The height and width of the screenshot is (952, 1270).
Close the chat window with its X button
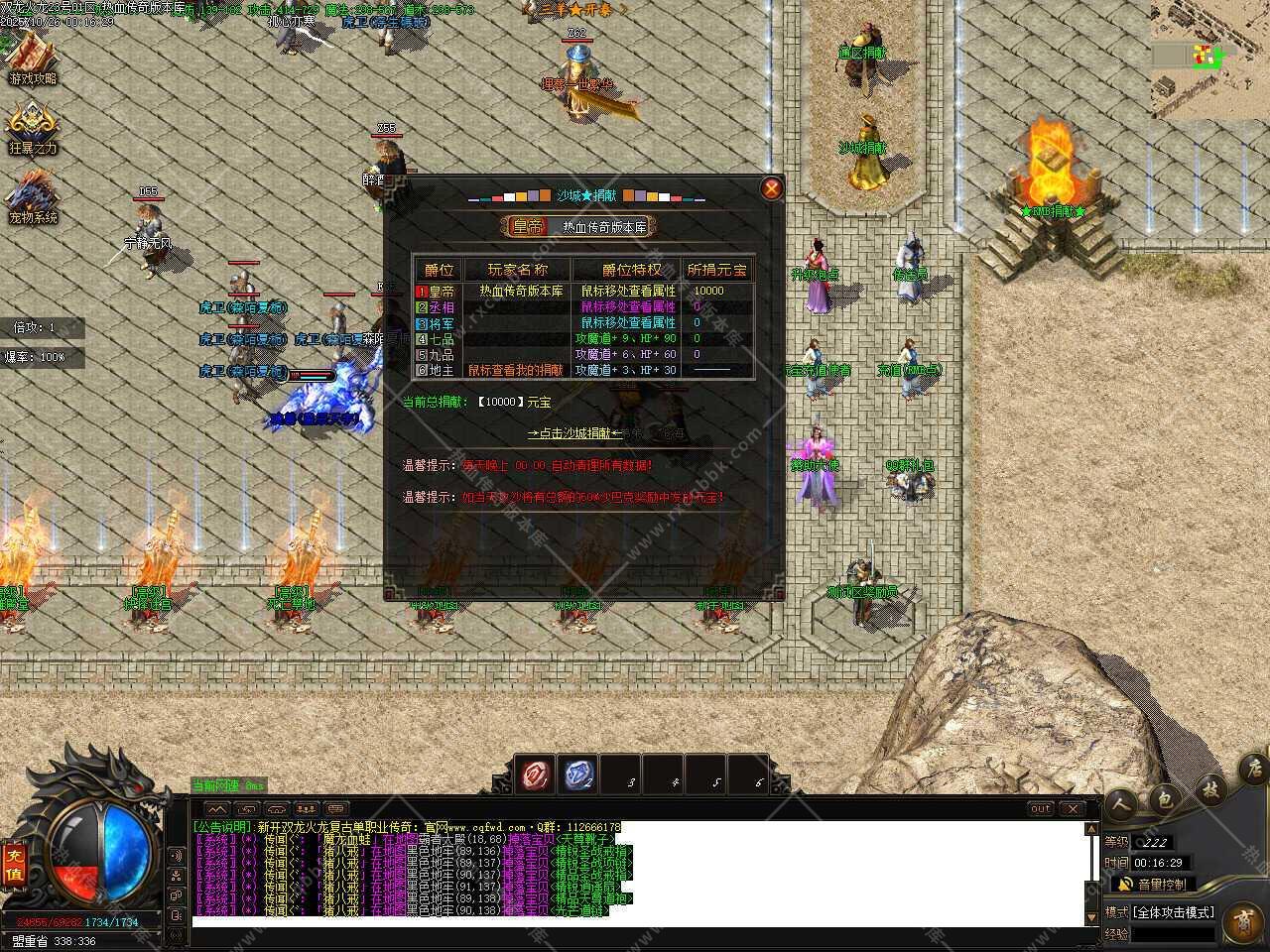pos(1072,808)
